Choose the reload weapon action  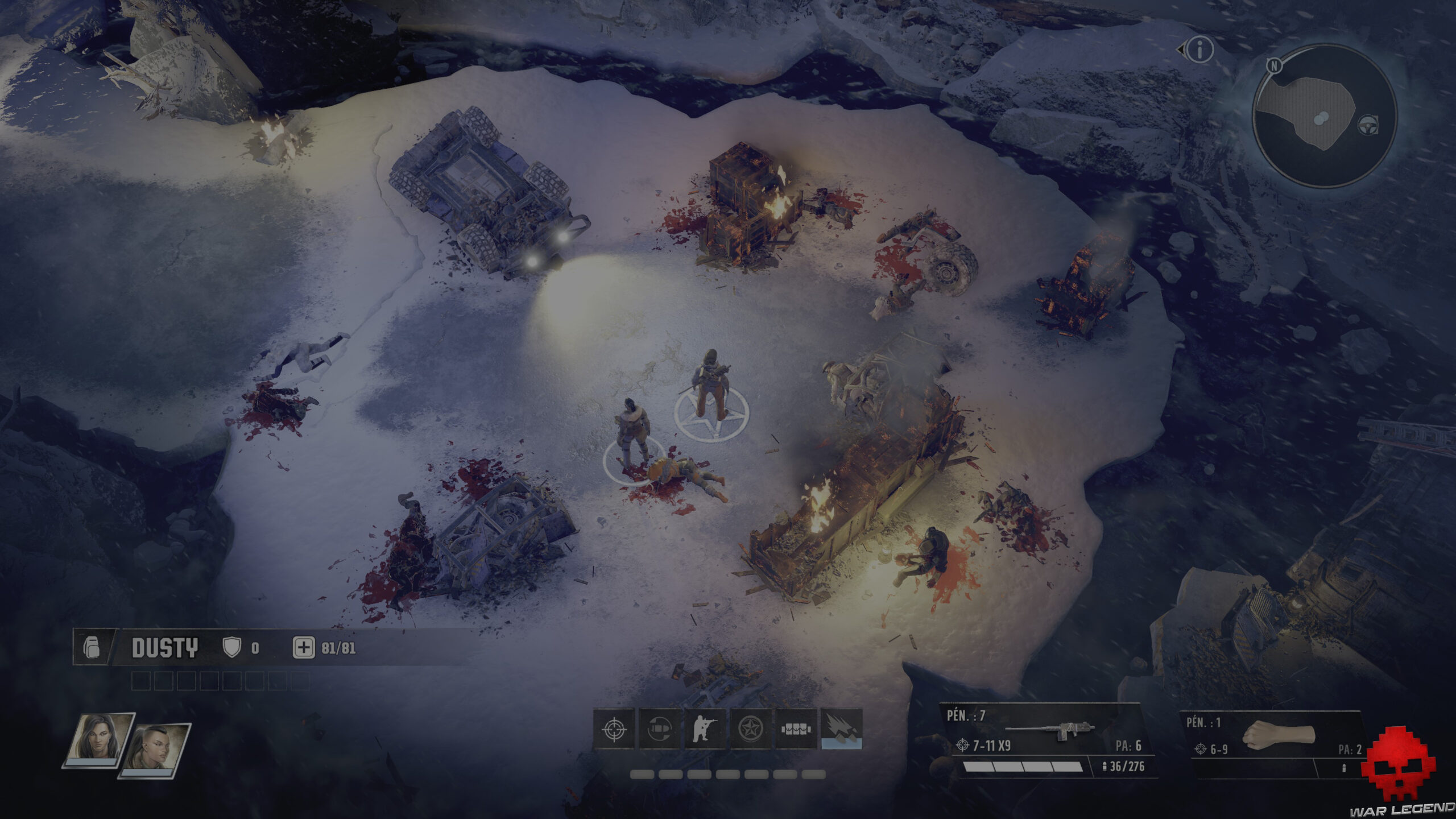(x=660, y=729)
